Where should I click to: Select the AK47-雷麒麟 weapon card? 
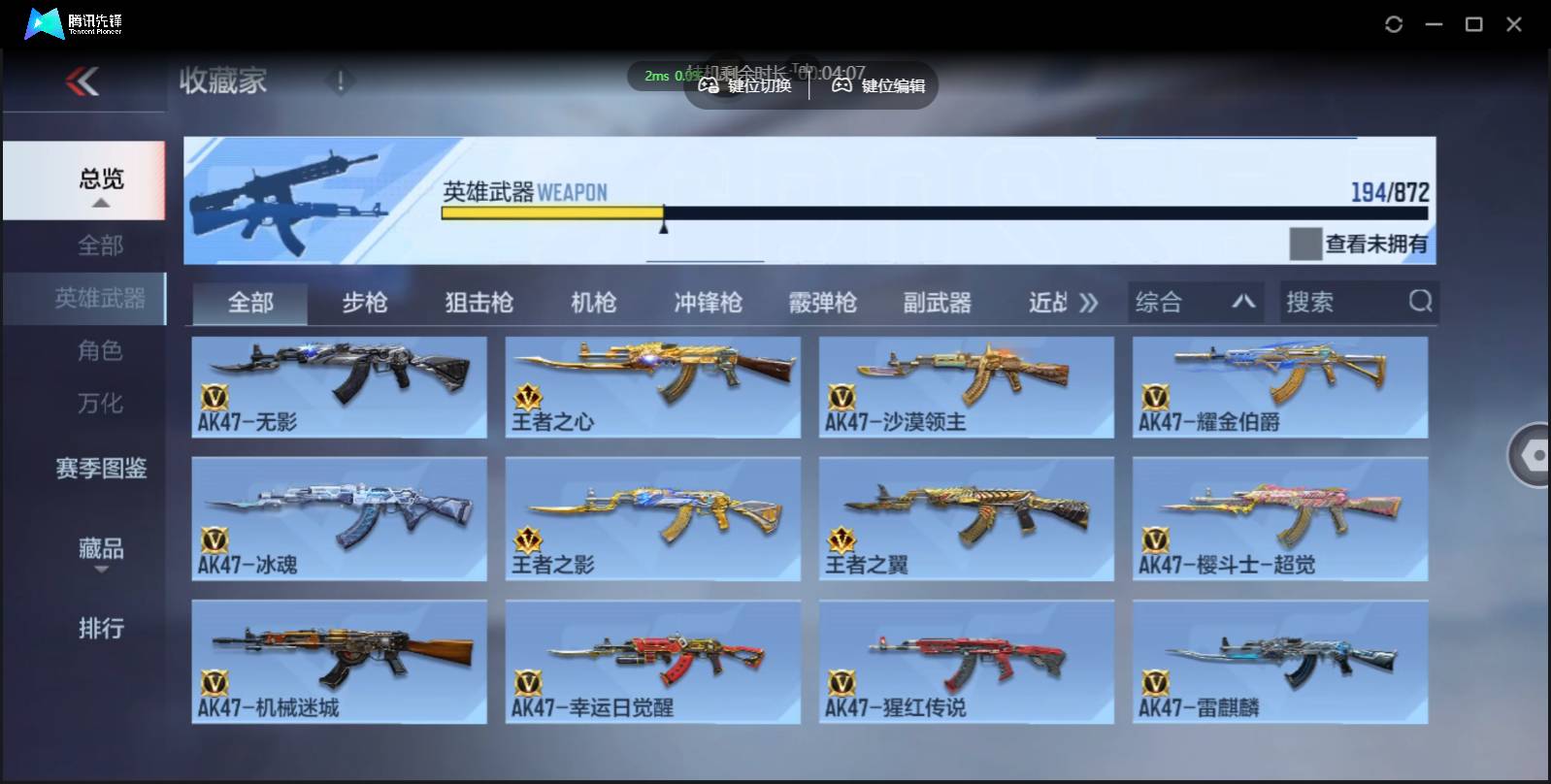(x=1279, y=662)
